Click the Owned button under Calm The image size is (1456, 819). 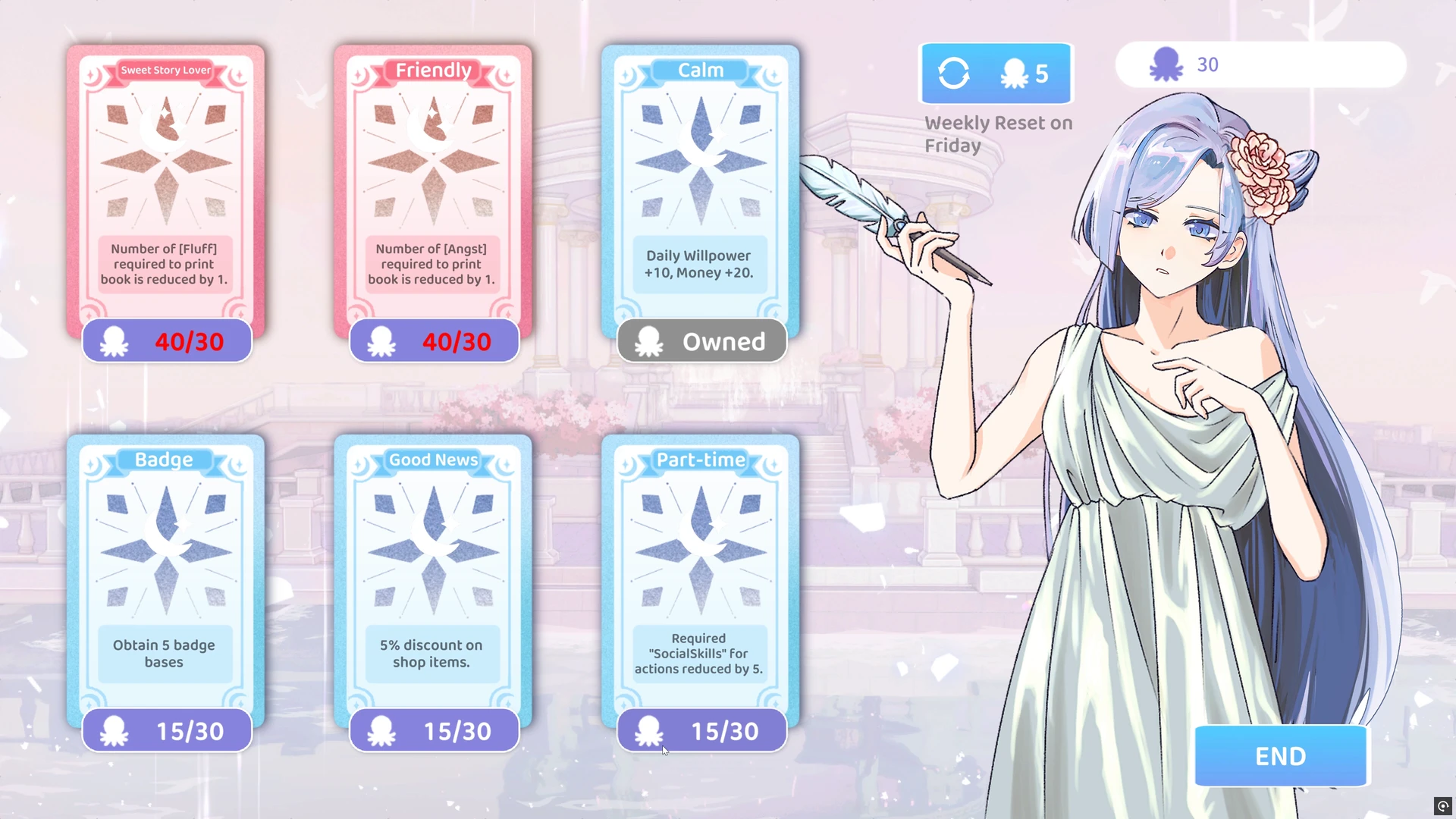701,341
